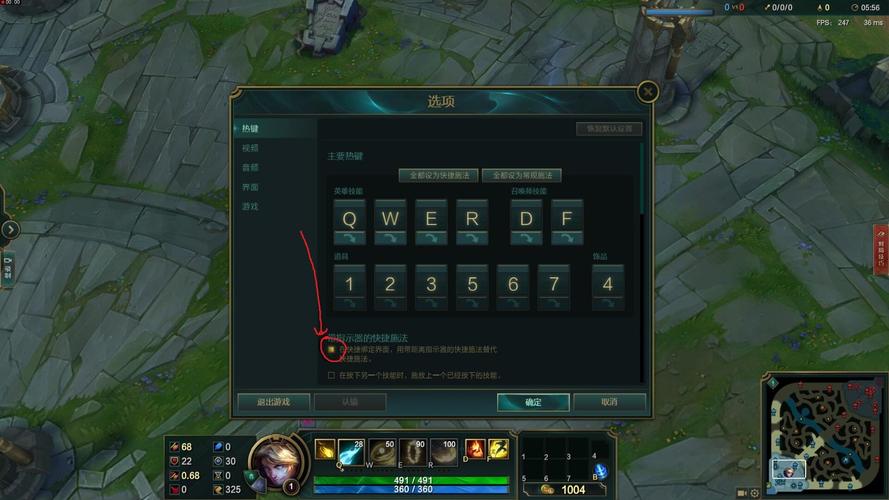The width and height of the screenshot is (889, 500).
Task: Click the 全都设为快捷施法 quick cast button
Action: pyautogui.click(x=439, y=175)
